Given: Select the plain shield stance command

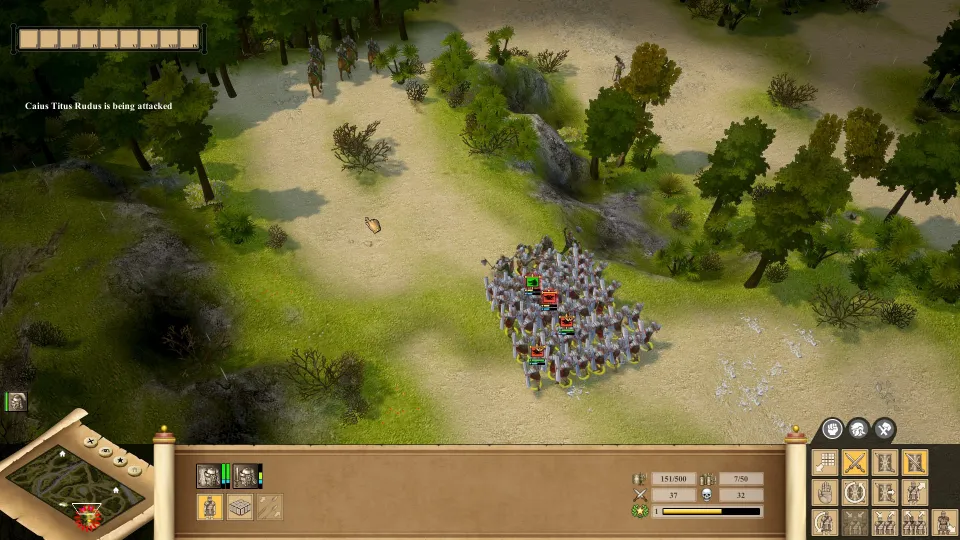Looking at the screenshot, I should tap(885, 462).
